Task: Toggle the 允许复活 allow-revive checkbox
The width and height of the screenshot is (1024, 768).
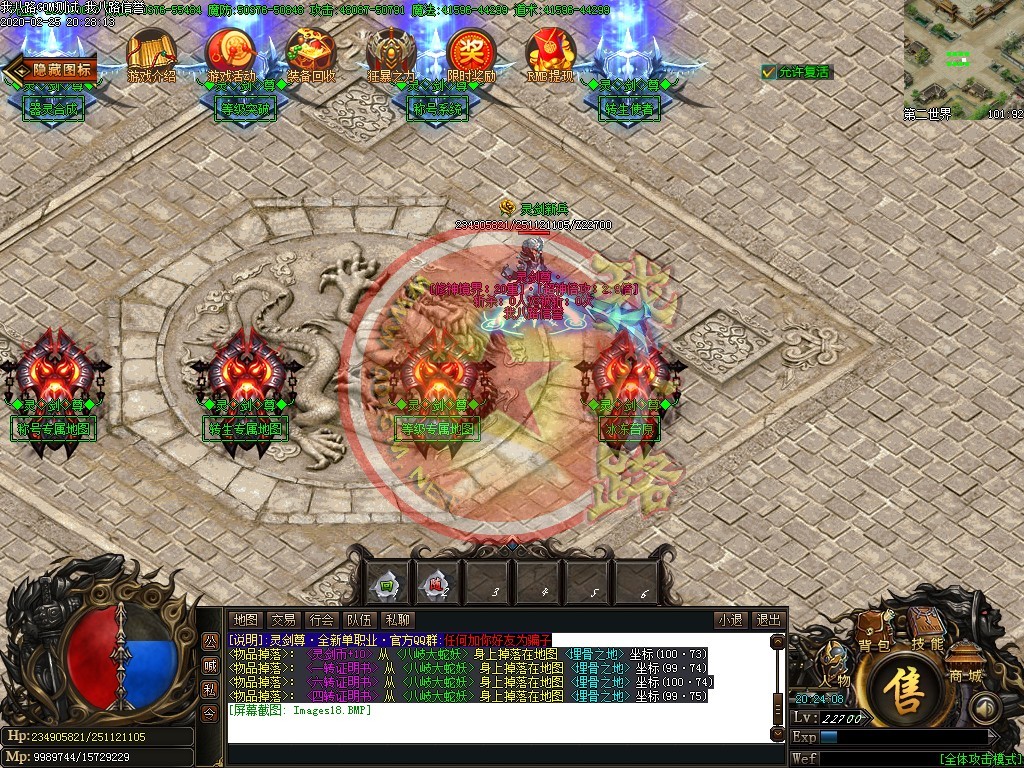Action: point(768,72)
